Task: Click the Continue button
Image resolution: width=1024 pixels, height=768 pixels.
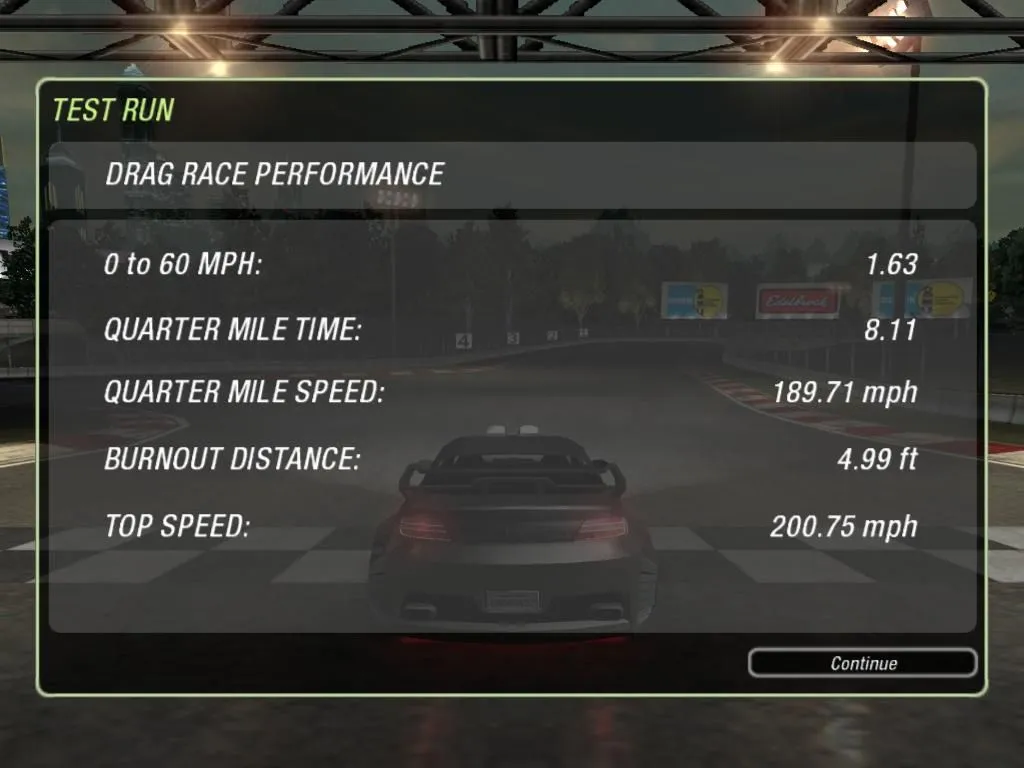Action: point(862,663)
